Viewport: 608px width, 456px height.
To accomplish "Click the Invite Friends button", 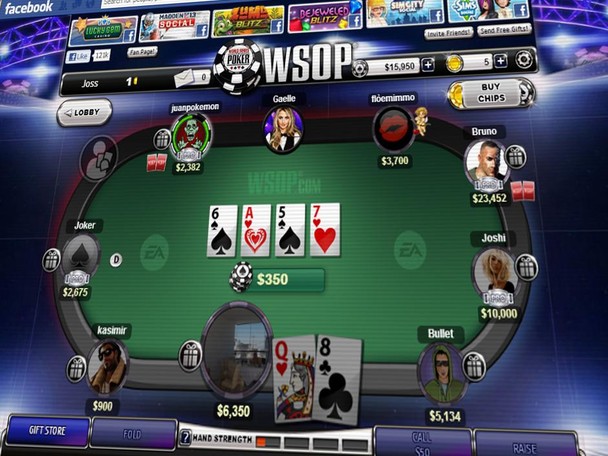I will pyautogui.click(x=449, y=33).
